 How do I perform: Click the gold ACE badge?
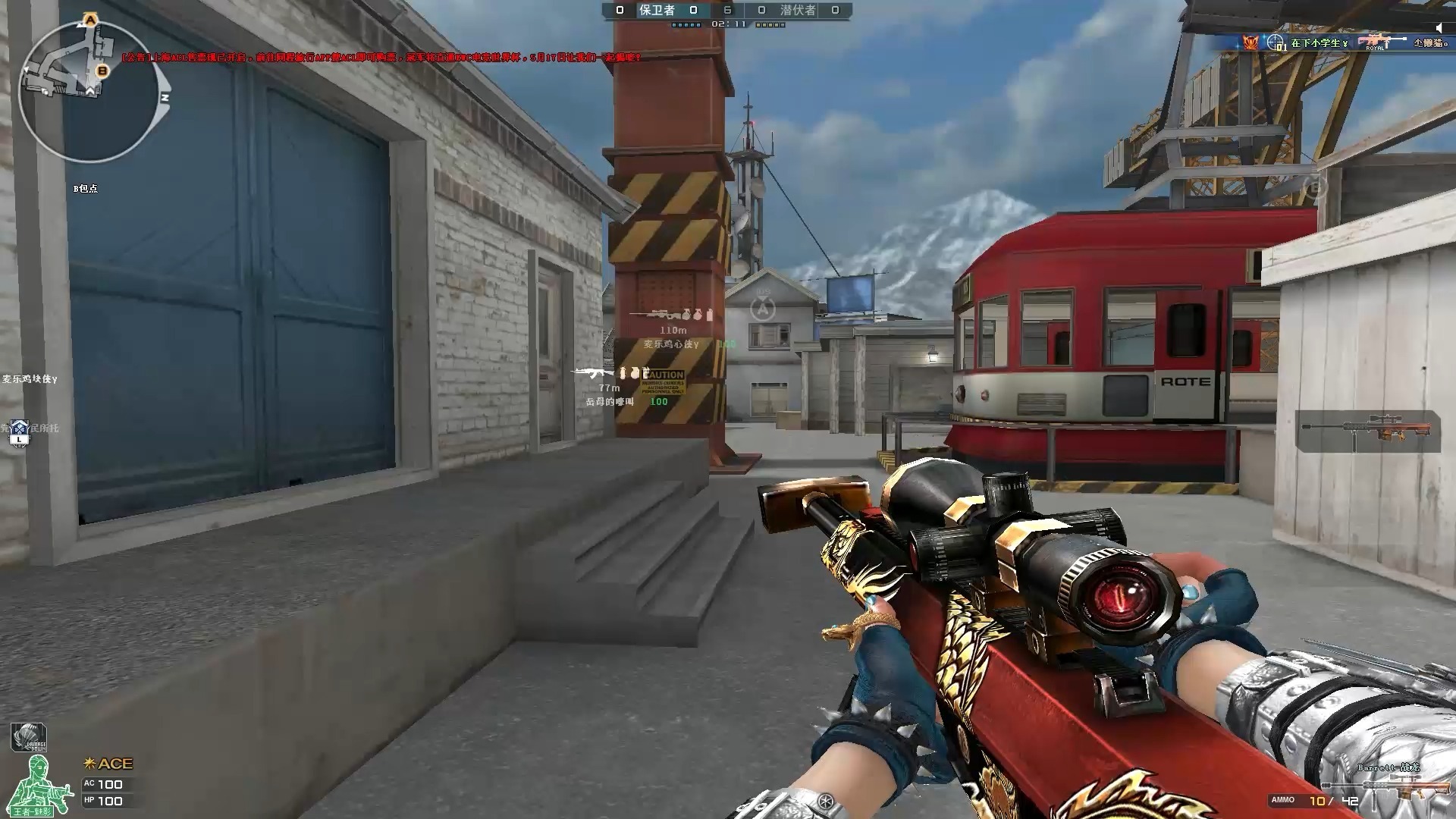click(x=109, y=764)
